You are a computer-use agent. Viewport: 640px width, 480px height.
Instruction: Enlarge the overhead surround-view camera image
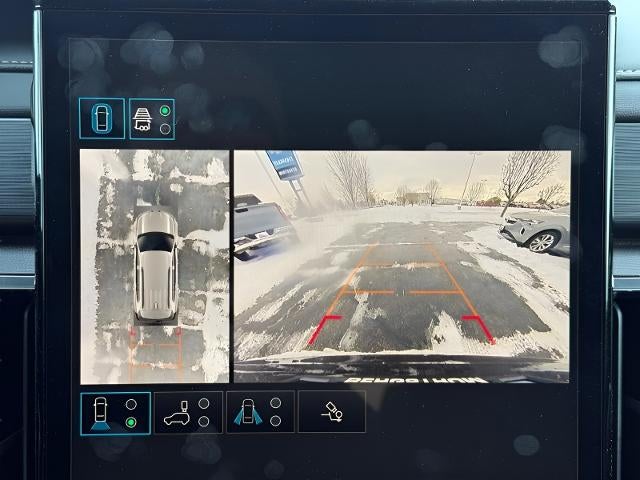click(155, 266)
